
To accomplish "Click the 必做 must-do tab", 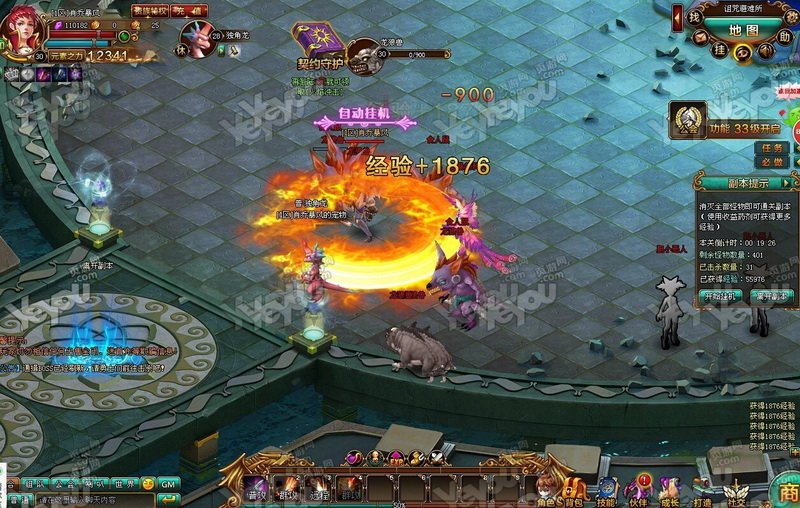I will click(772, 162).
